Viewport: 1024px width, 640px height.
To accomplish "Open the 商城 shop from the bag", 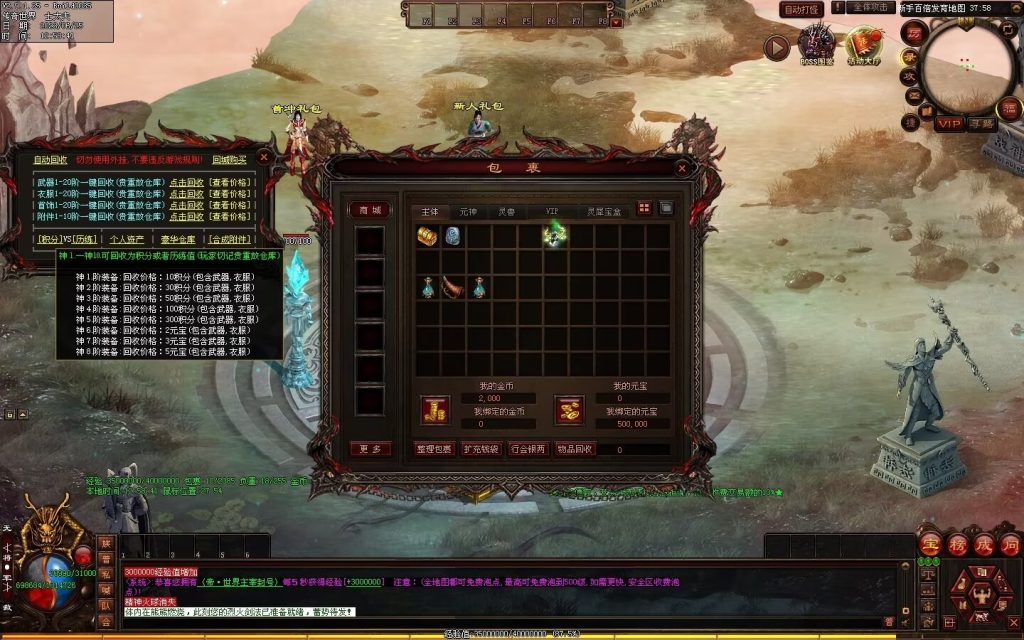I will pos(370,210).
